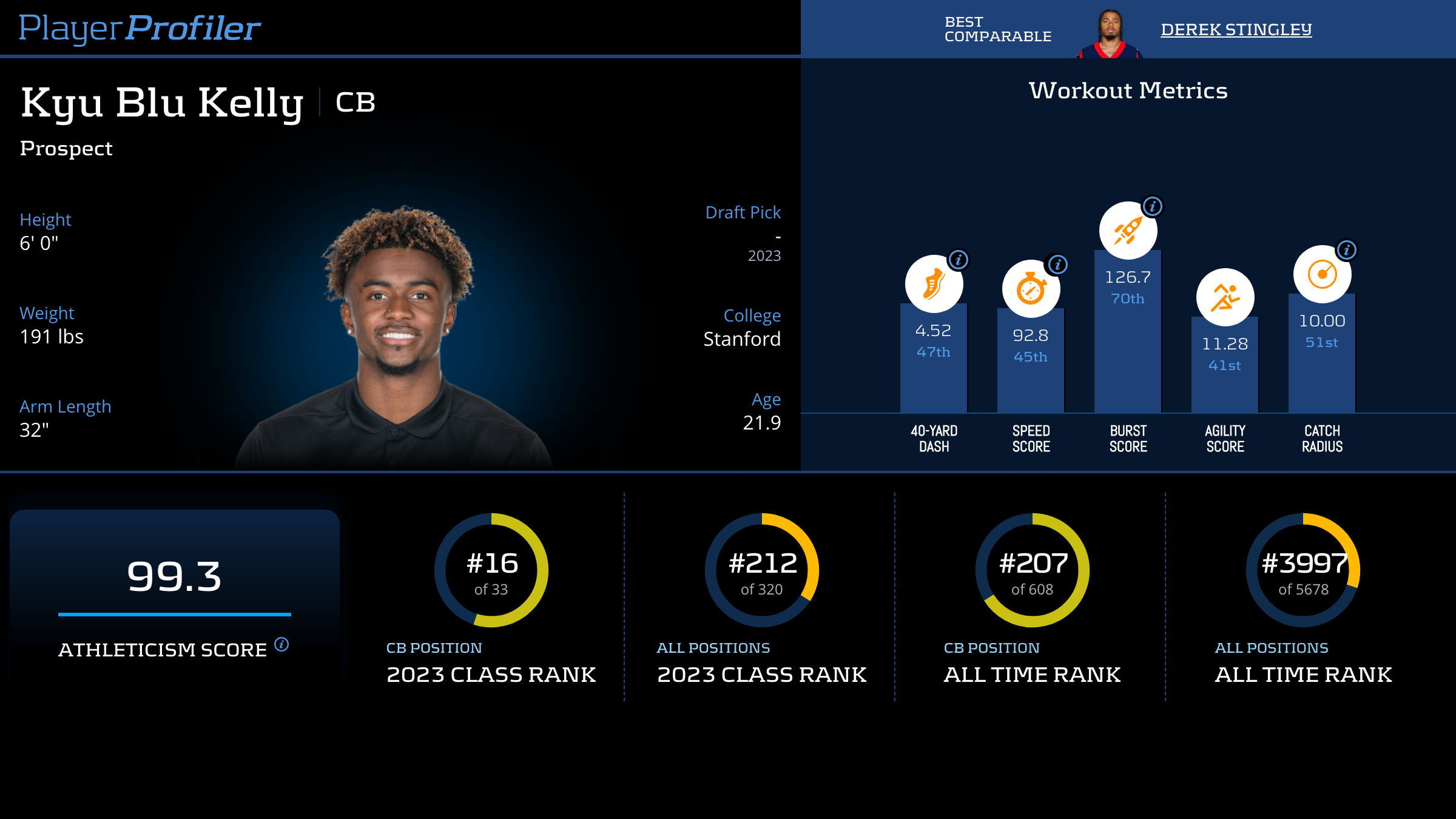
Task: Open the Derek Stingley comparable link
Action: coord(1236,30)
